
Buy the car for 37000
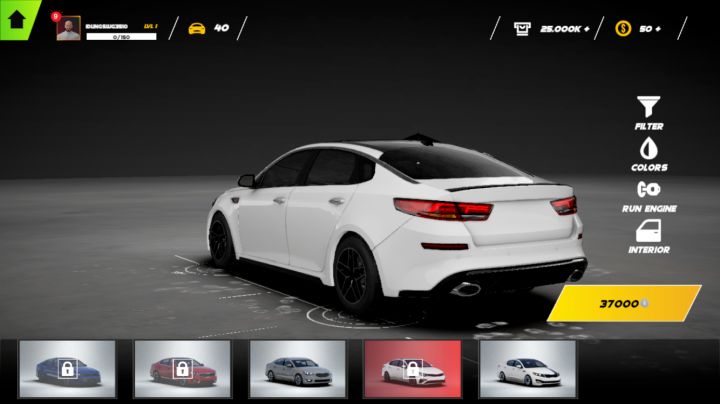(625, 303)
